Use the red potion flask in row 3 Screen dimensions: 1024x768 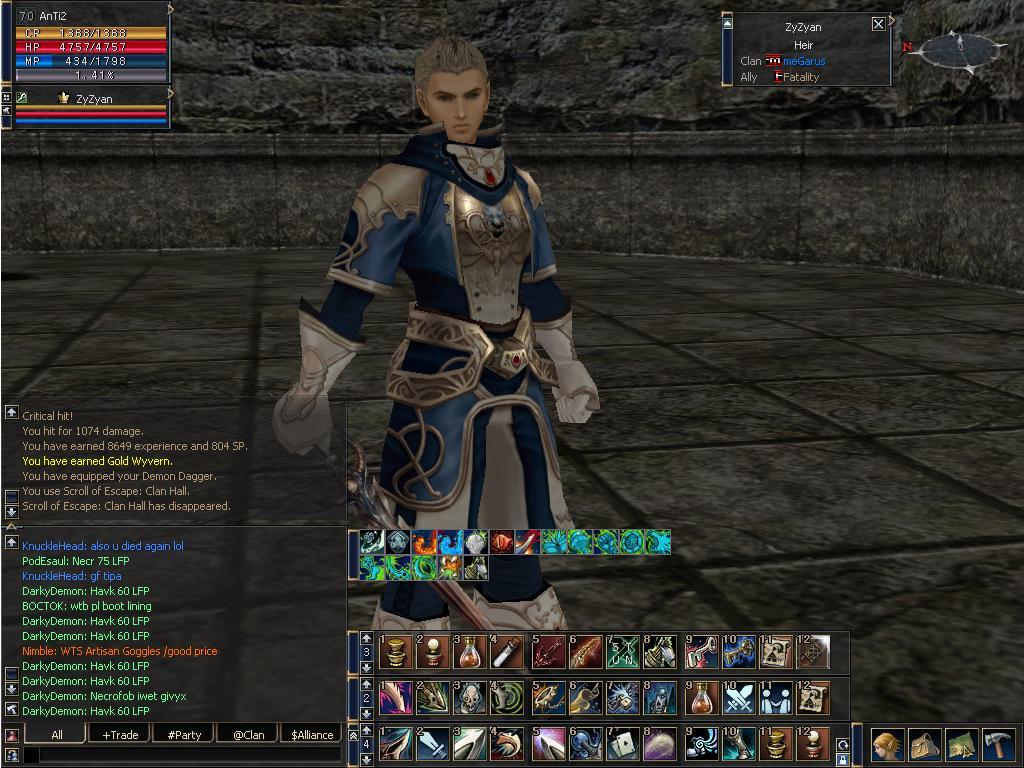pos(471,653)
